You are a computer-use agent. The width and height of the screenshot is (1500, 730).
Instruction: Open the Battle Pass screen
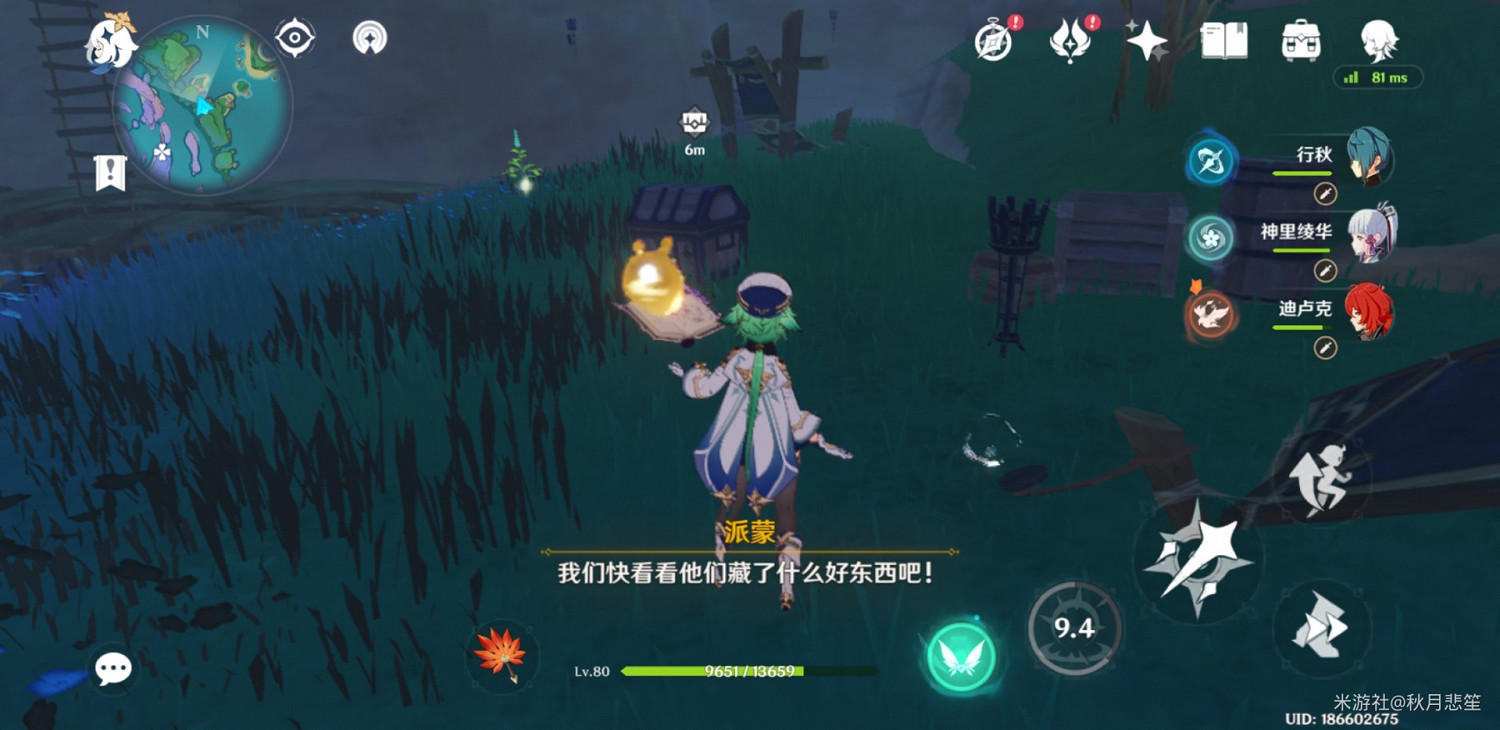click(x=1069, y=41)
